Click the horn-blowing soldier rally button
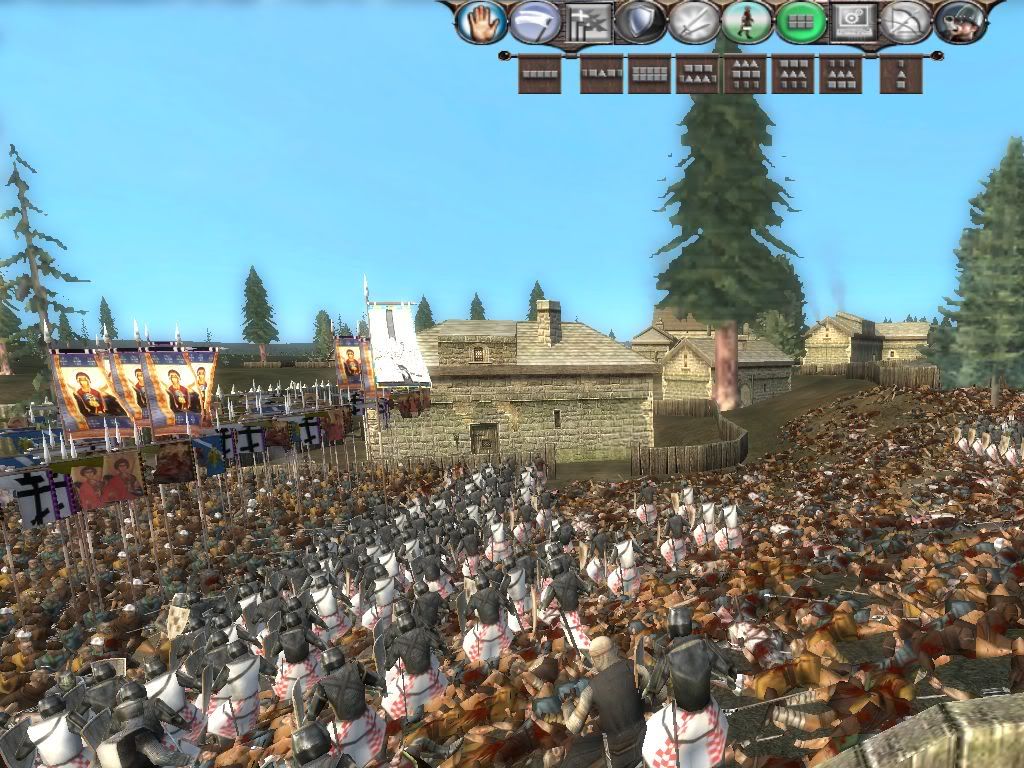This screenshot has width=1024, height=768. (959, 22)
